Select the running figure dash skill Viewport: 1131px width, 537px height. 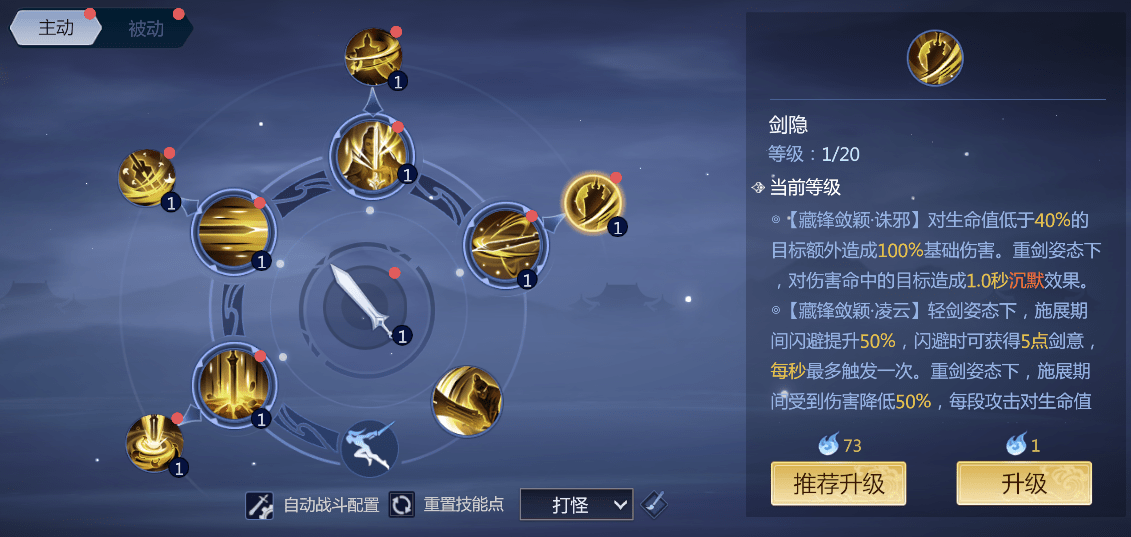[368, 447]
